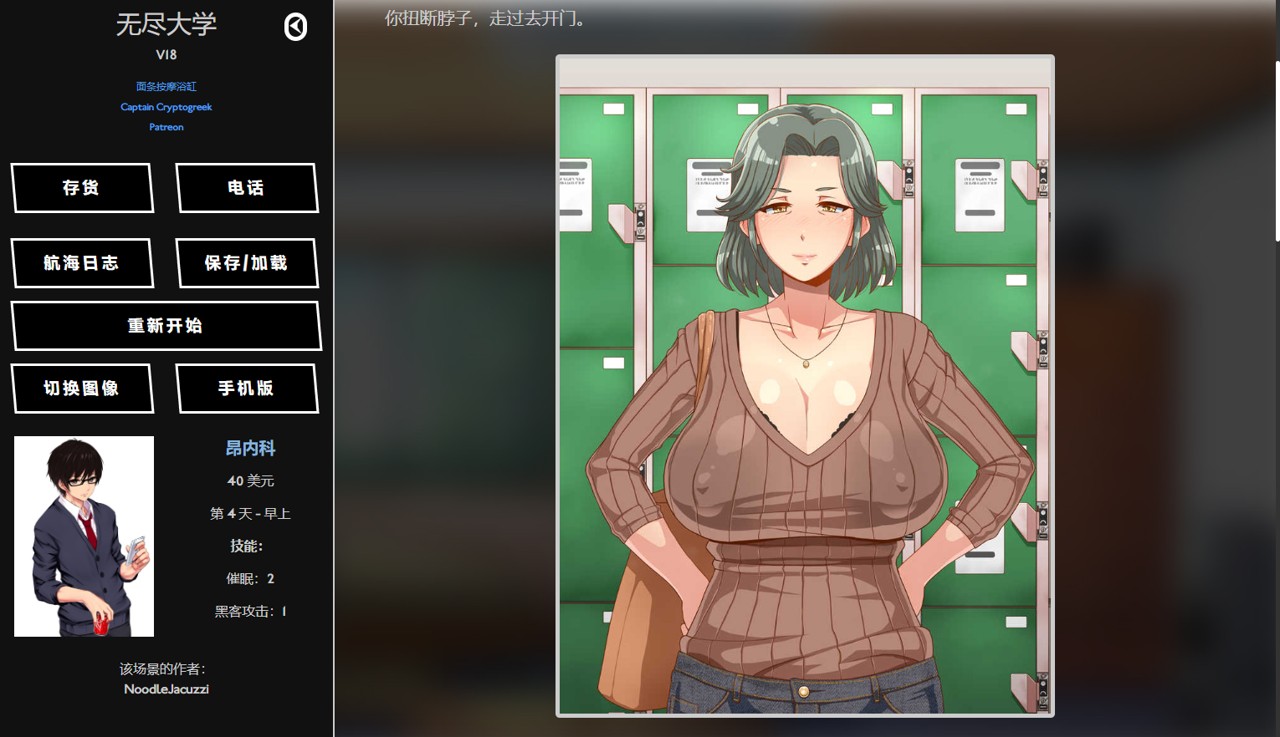Open the 面条按摩浴缸 link
This screenshot has height=737, width=1280.
pyautogui.click(x=166, y=87)
